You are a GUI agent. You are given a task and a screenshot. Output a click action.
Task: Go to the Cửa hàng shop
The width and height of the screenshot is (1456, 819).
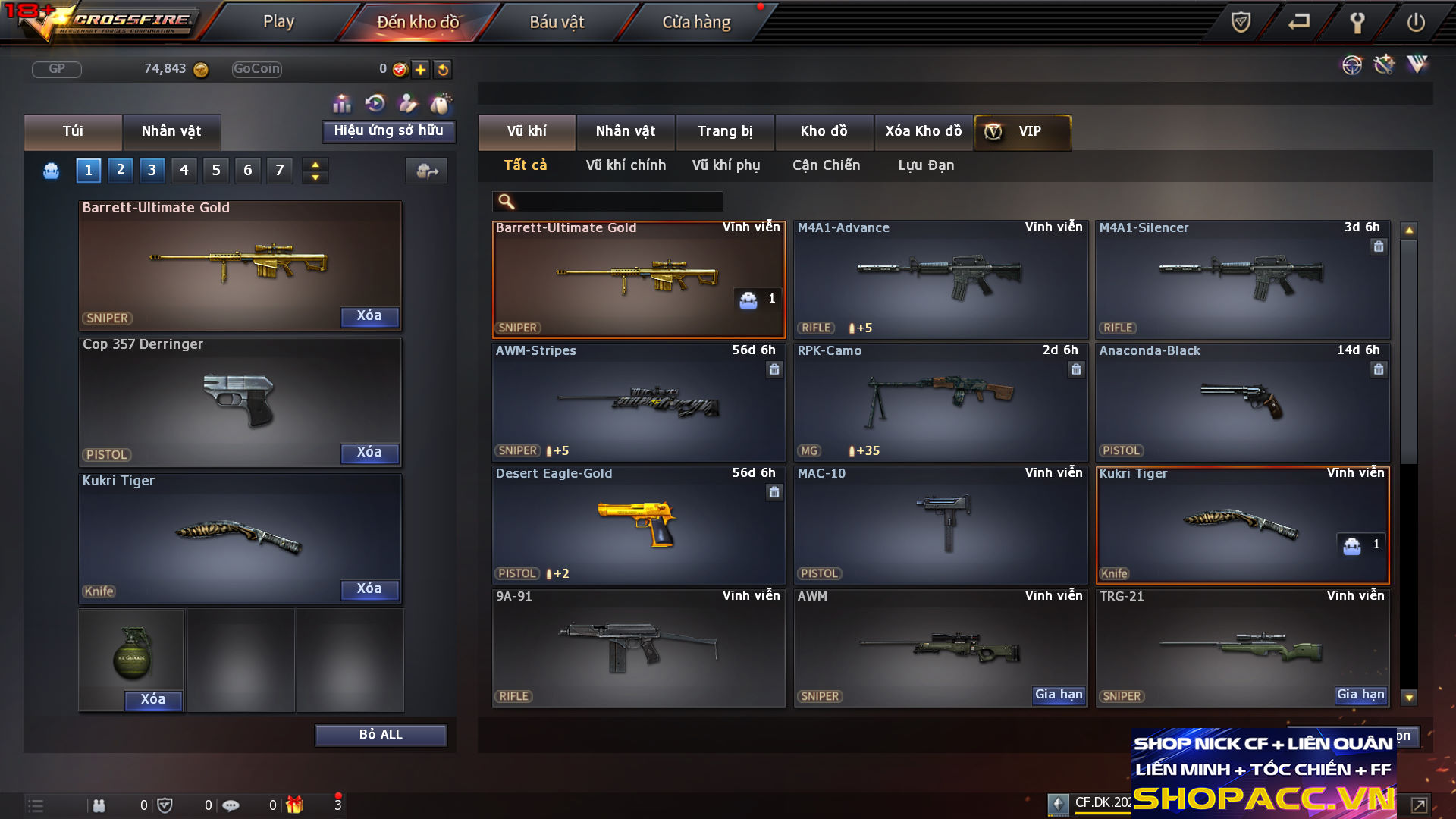pyautogui.click(x=696, y=22)
